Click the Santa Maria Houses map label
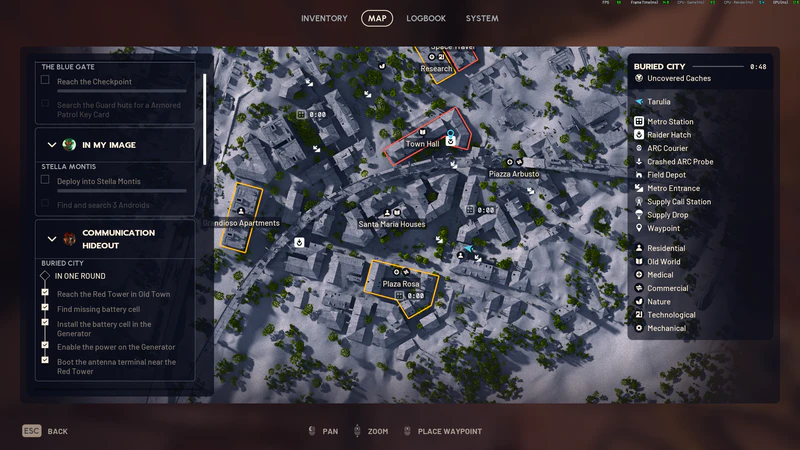 (392, 224)
